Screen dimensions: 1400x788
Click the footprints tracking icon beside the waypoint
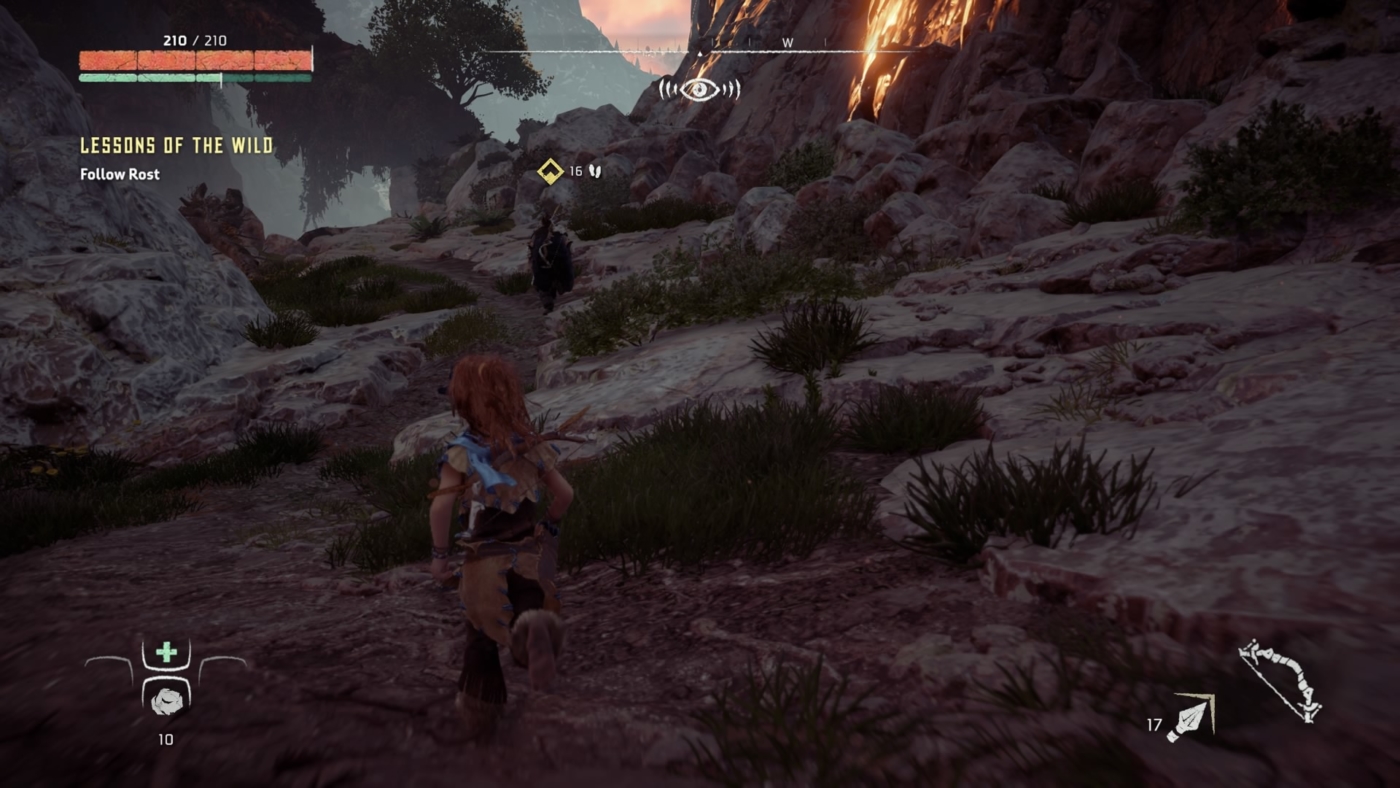(x=597, y=170)
